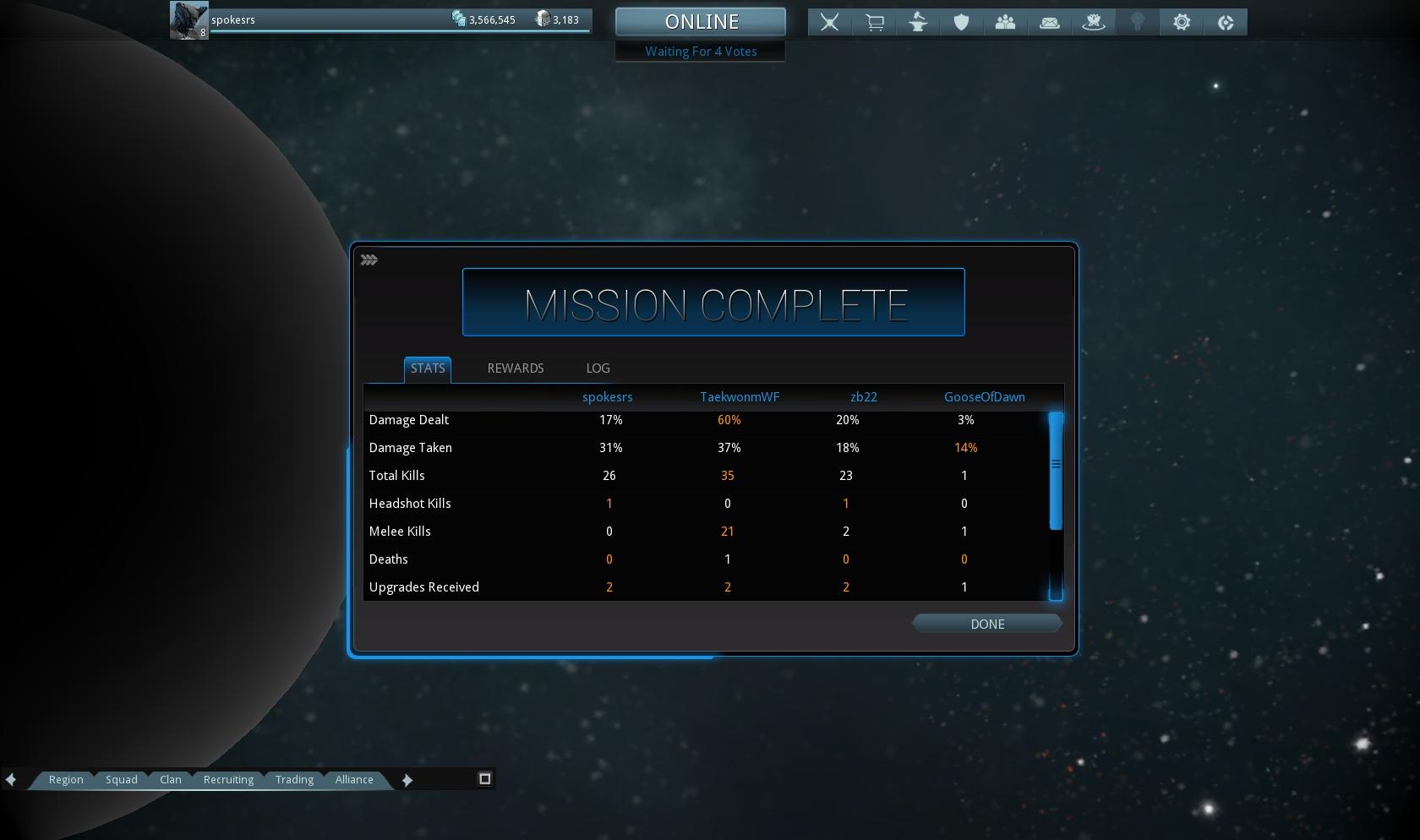Switch to the REWARDS tab
1420x840 pixels.
click(516, 368)
